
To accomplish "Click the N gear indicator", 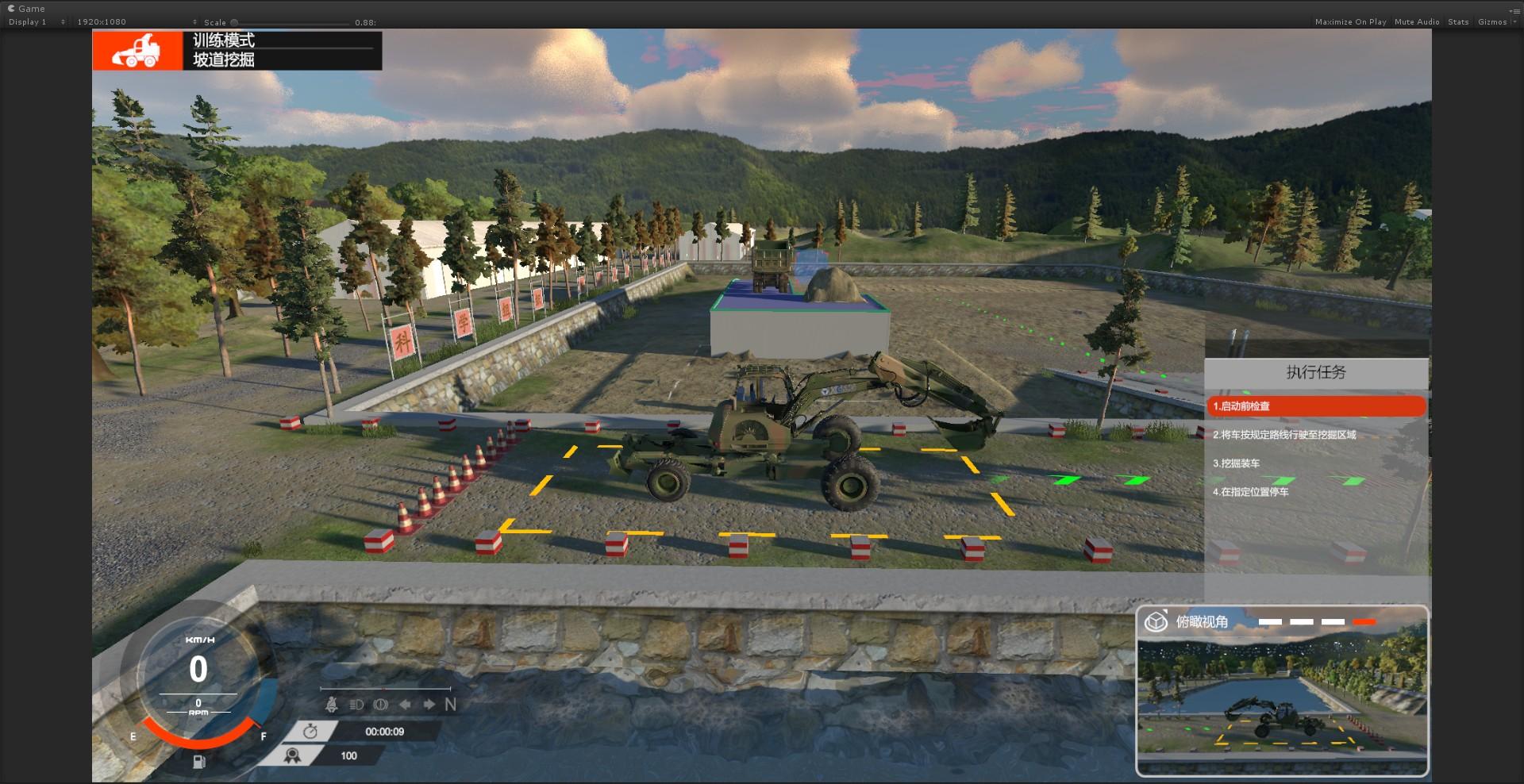I will tap(451, 705).
